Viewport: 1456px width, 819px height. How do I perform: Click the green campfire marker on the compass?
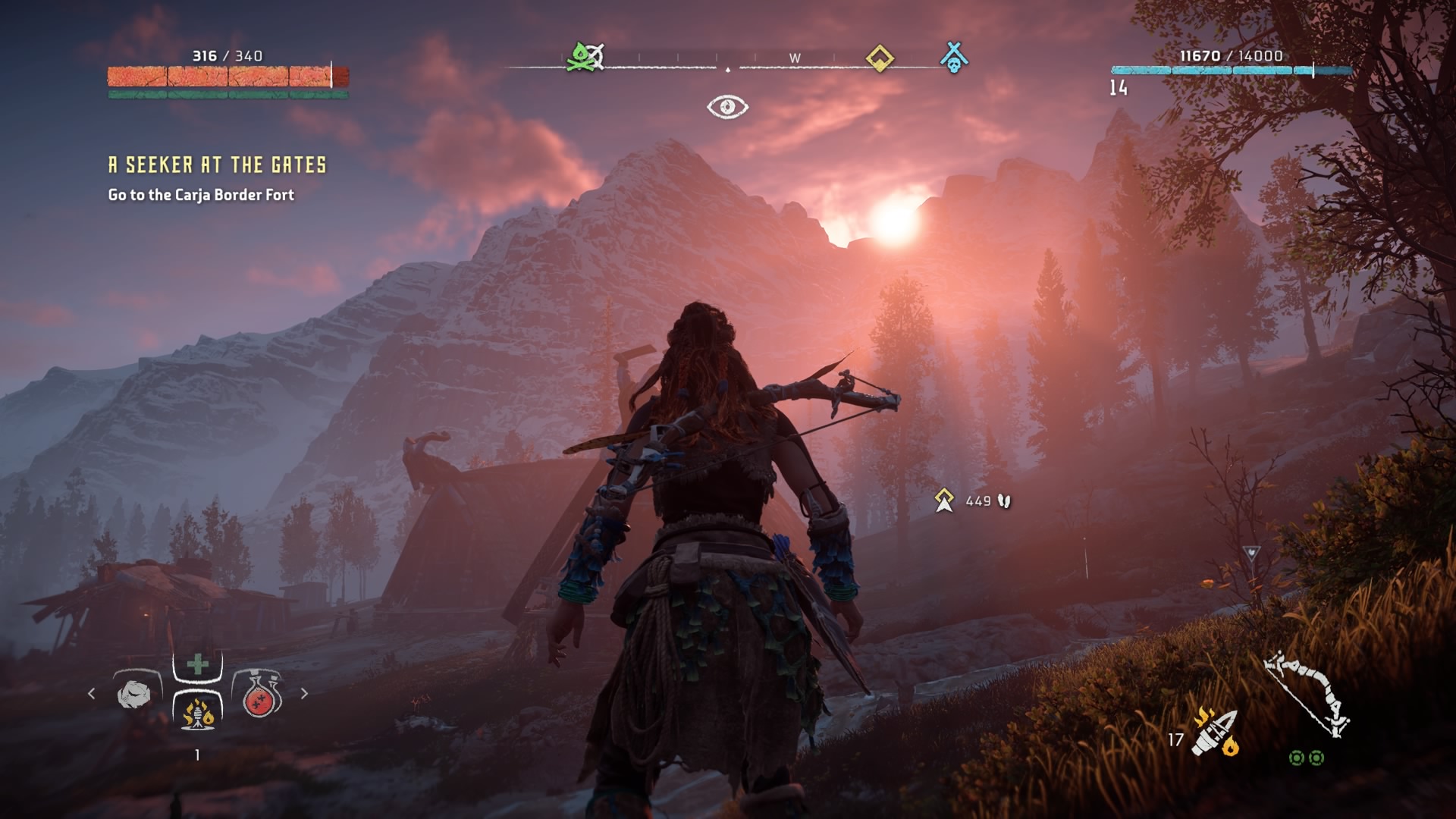point(584,57)
